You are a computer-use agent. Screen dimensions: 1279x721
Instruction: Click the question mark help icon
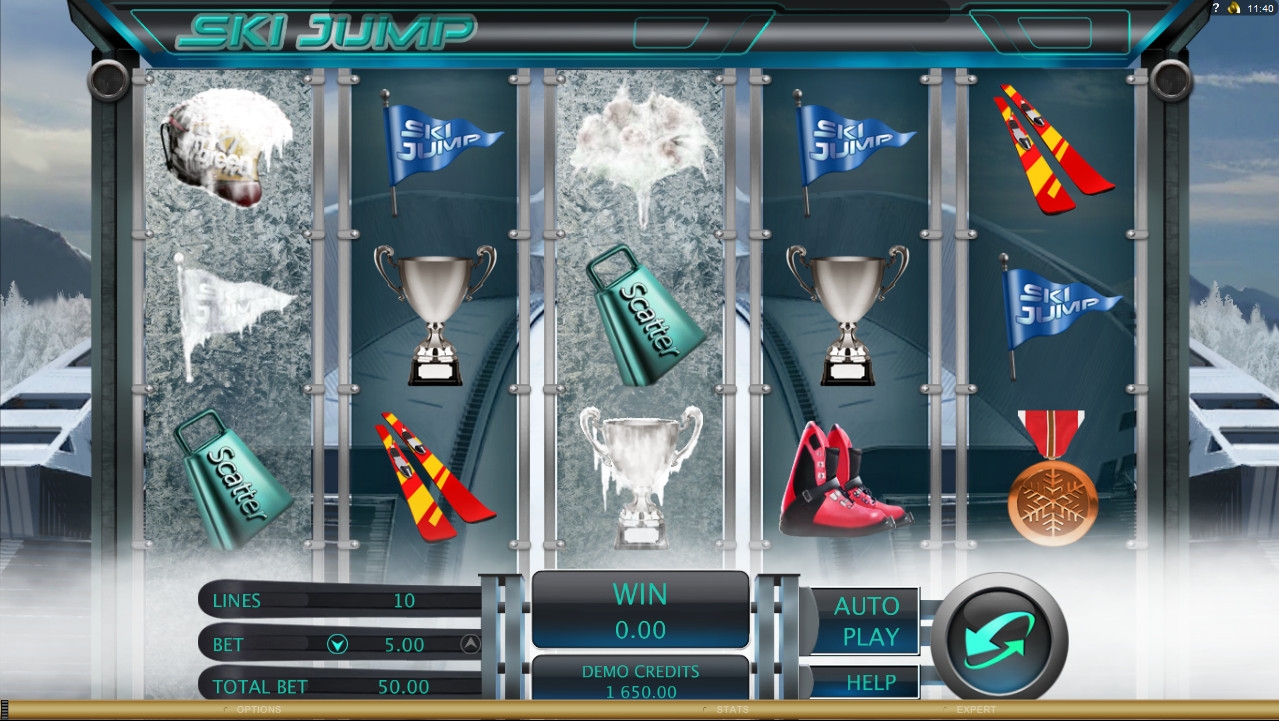1215,8
